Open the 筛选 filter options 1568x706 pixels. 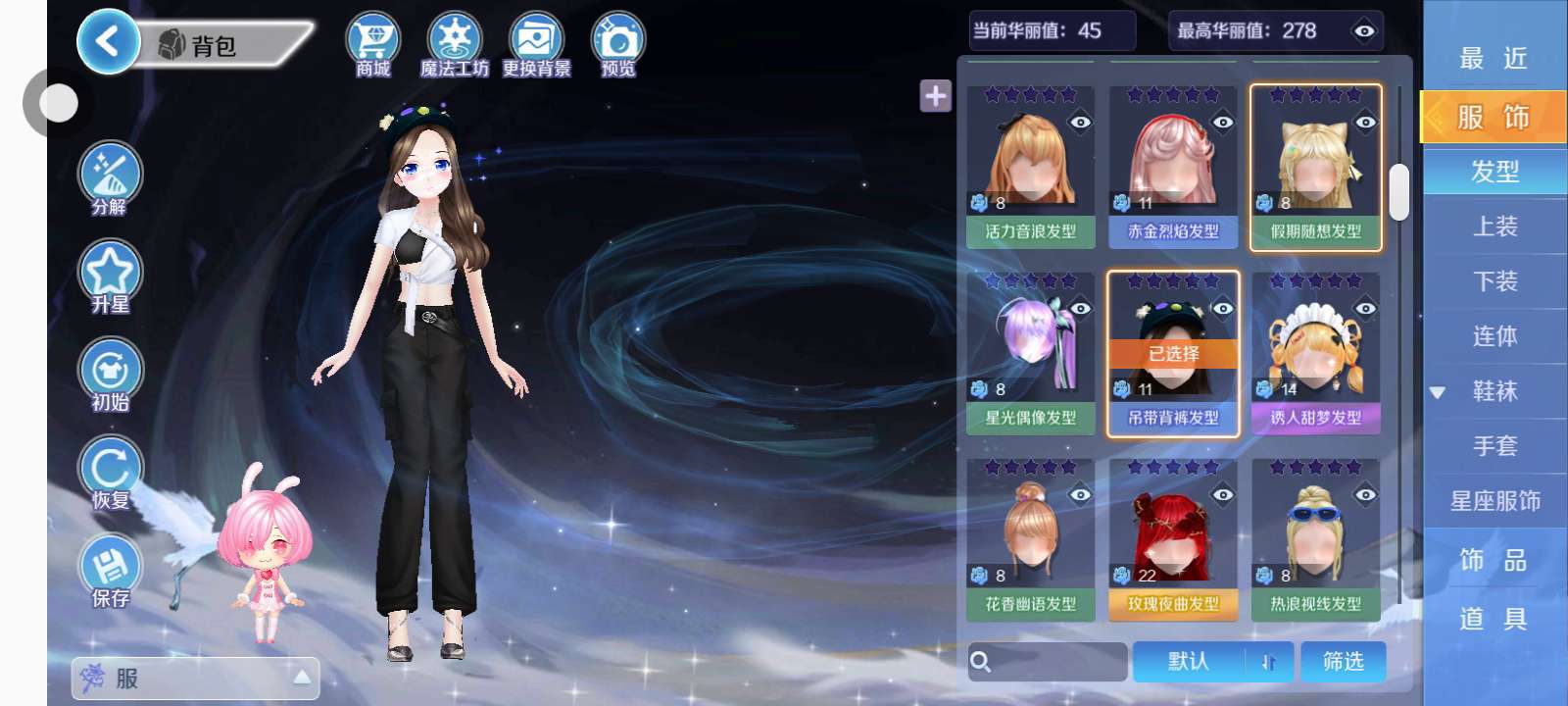(1343, 662)
